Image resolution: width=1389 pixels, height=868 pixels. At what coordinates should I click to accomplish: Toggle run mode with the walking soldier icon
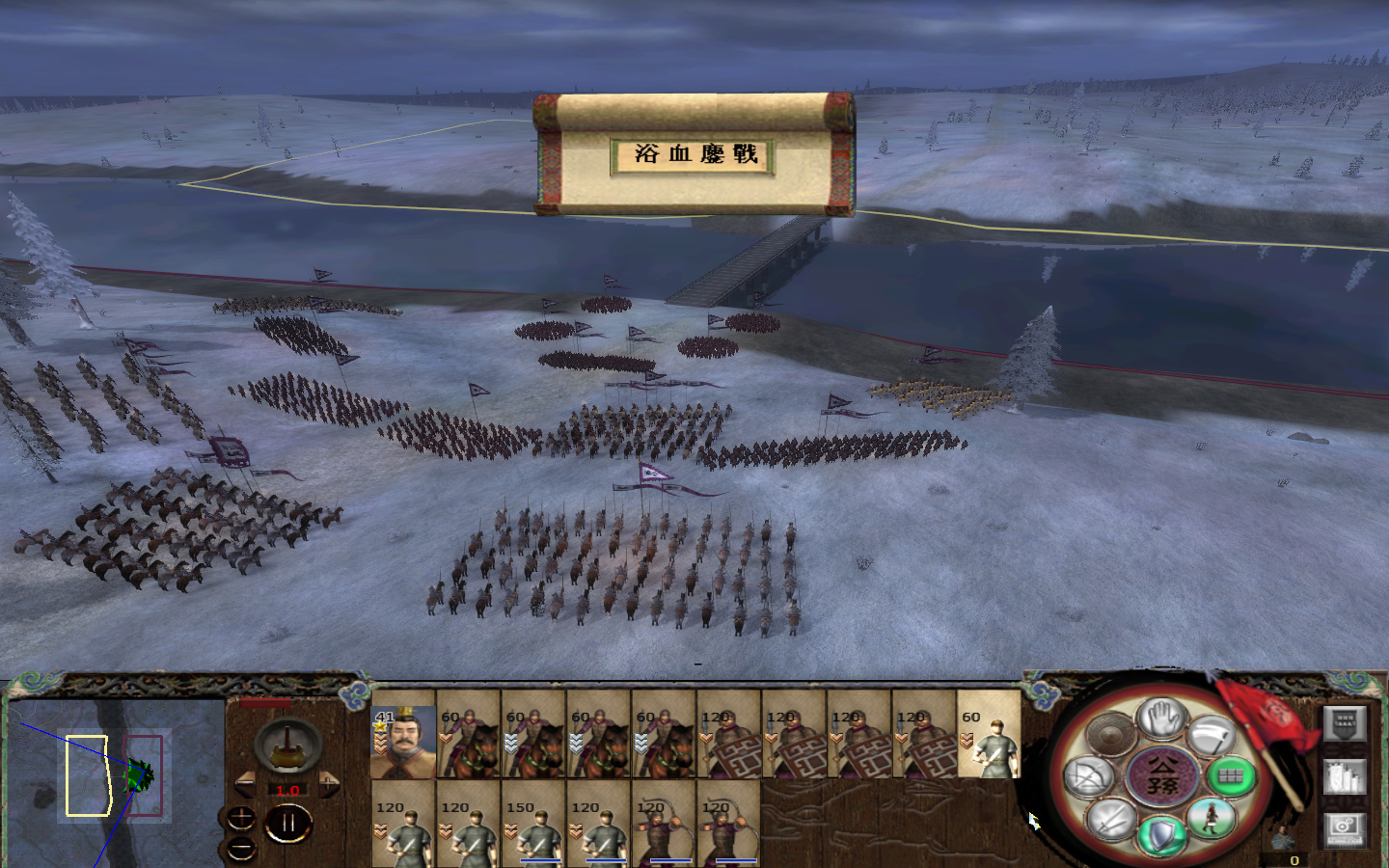(x=1211, y=818)
